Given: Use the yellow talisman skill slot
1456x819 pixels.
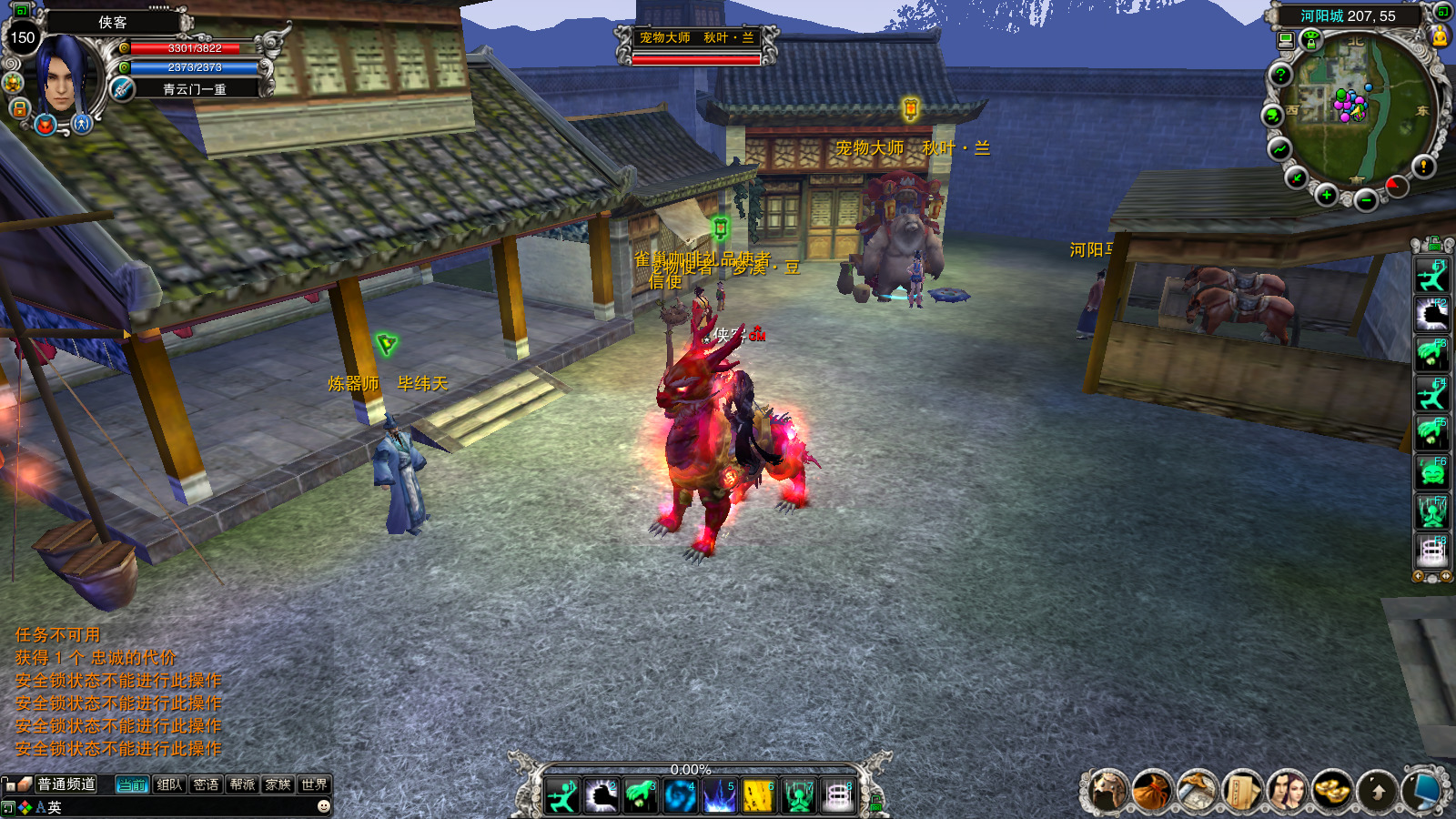Looking at the screenshot, I should (x=758, y=797).
